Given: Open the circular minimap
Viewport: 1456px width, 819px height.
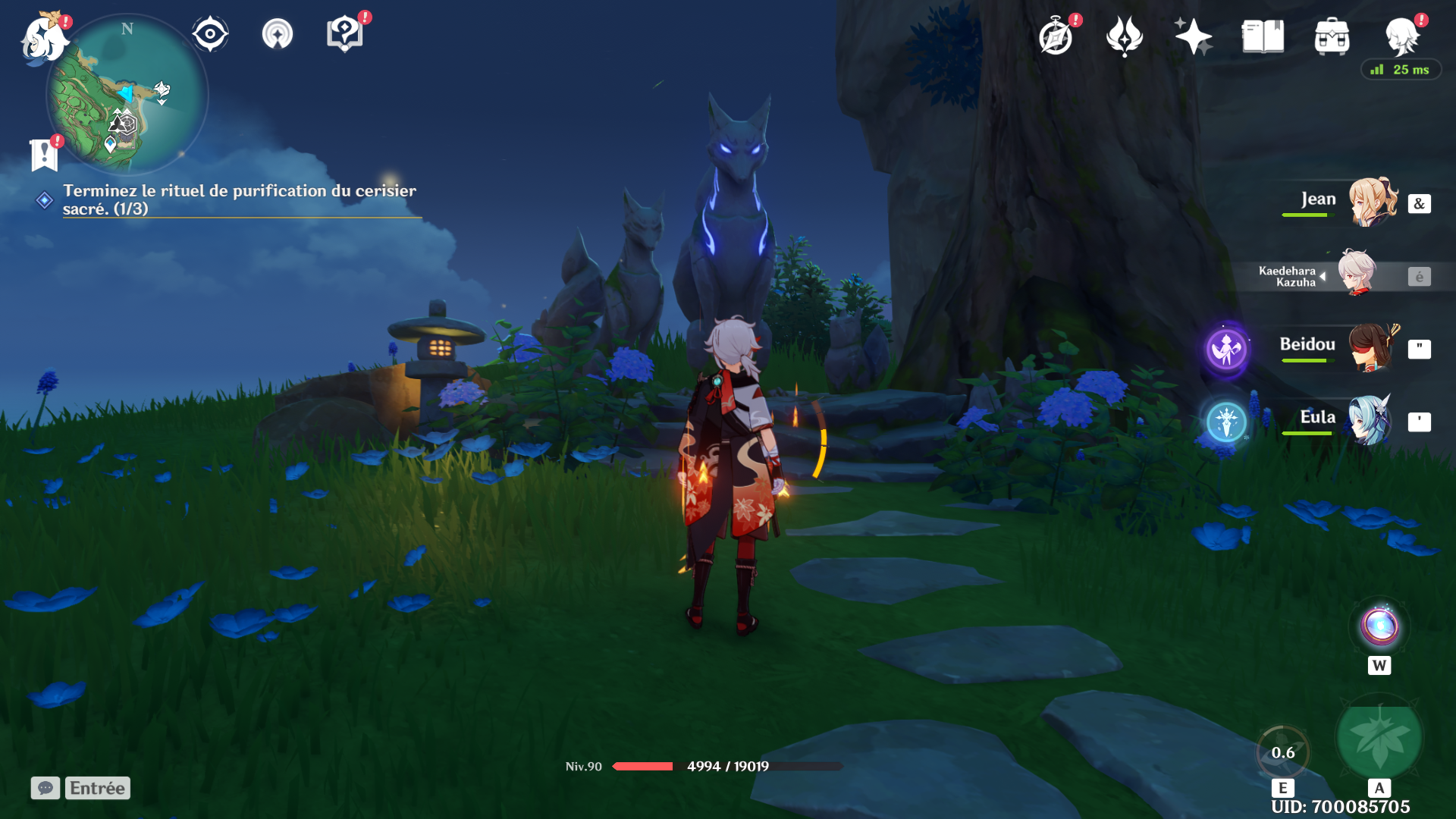Looking at the screenshot, I should click(127, 96).
